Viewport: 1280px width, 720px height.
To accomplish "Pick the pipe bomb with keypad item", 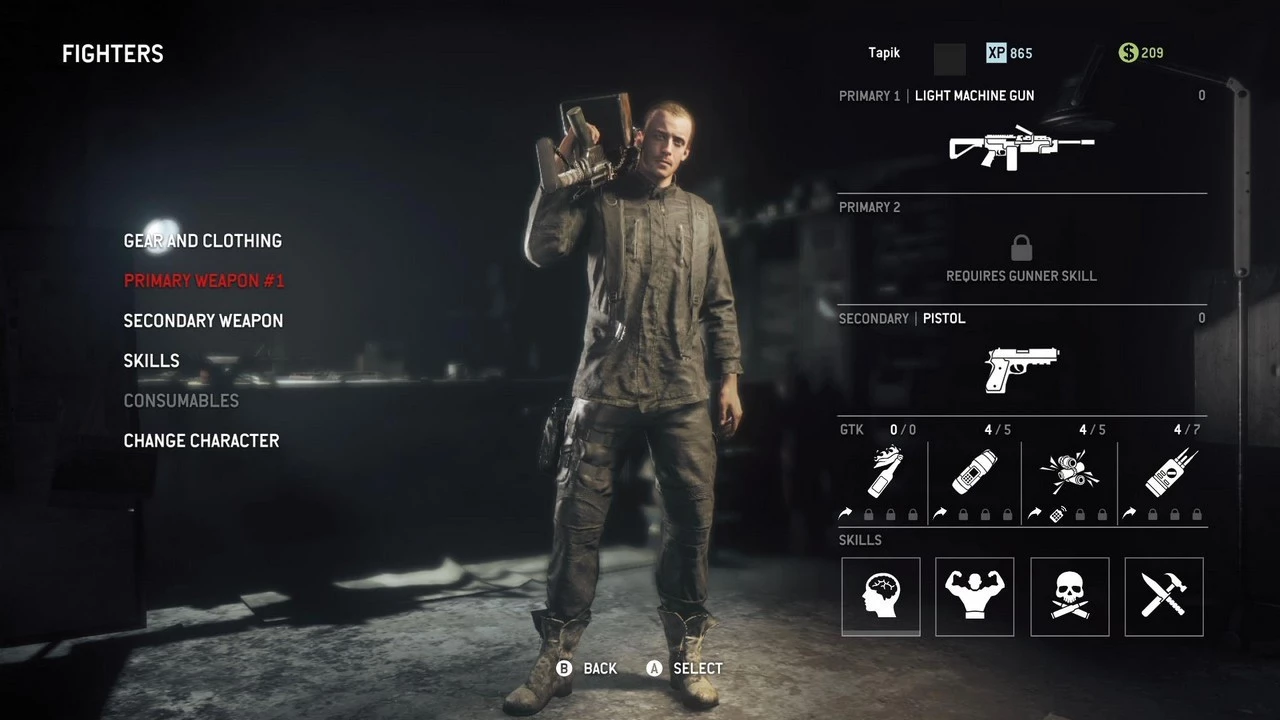I will pyautogui.click(x=974, y=472).
